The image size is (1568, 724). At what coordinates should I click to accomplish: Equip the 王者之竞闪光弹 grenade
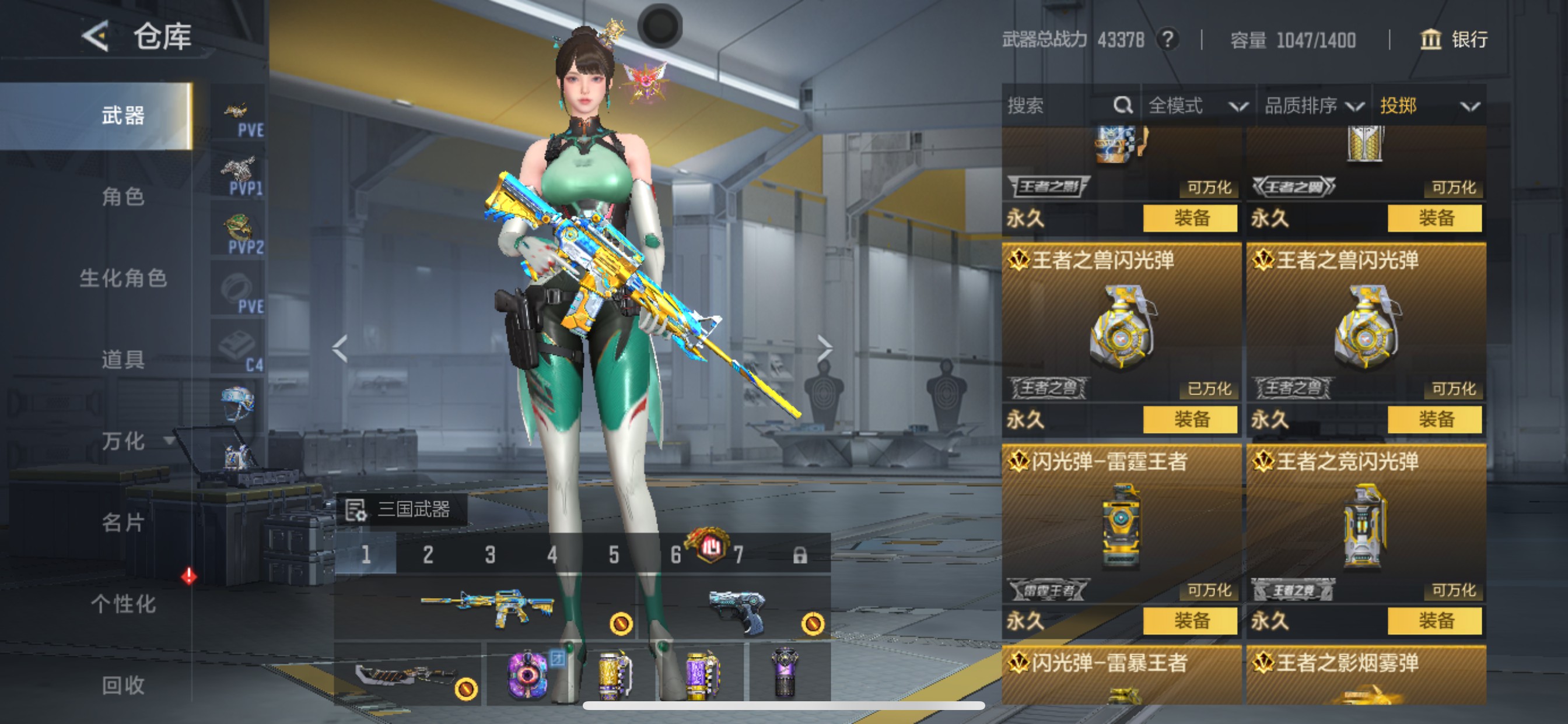tap(1434, 621)
